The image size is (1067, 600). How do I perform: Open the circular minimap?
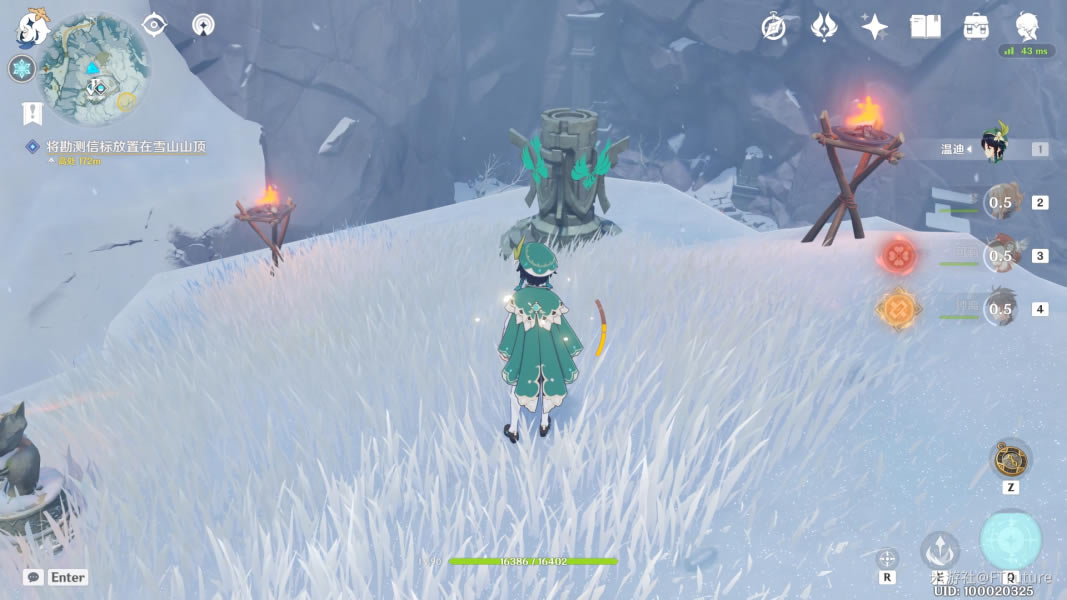(97, 67)
